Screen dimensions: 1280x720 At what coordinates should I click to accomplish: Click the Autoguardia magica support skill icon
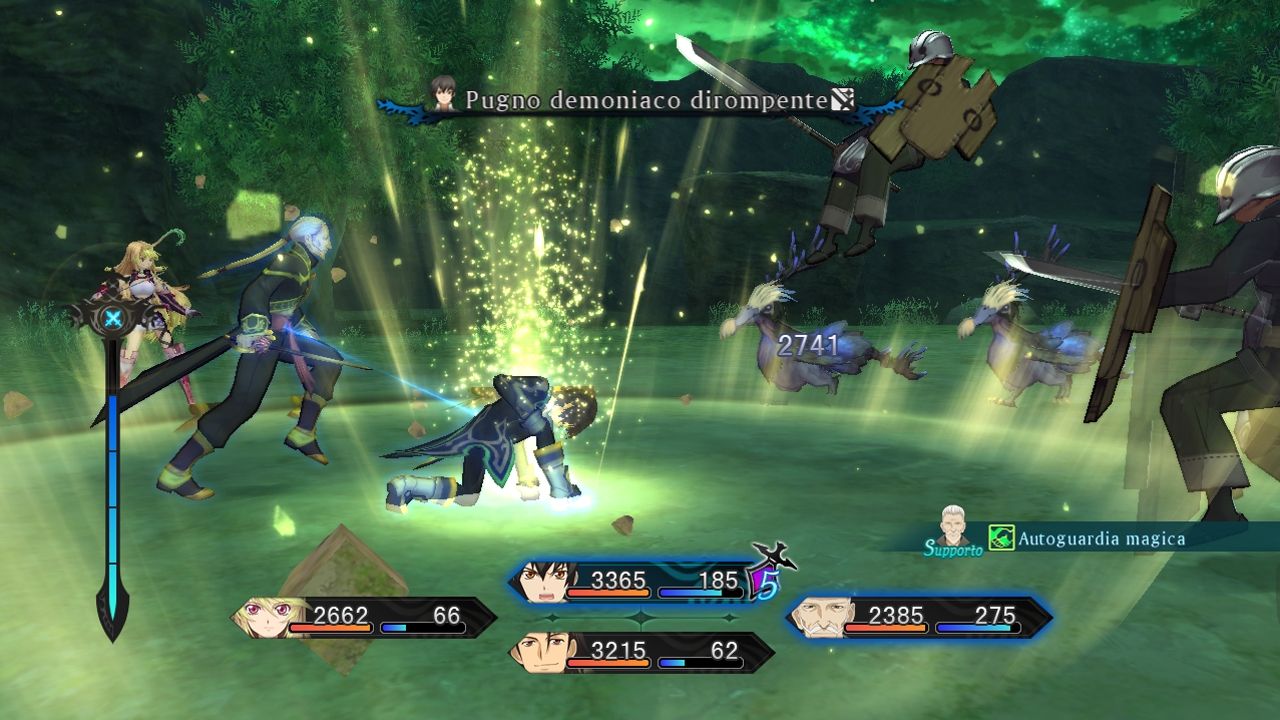pos(1001,539)
